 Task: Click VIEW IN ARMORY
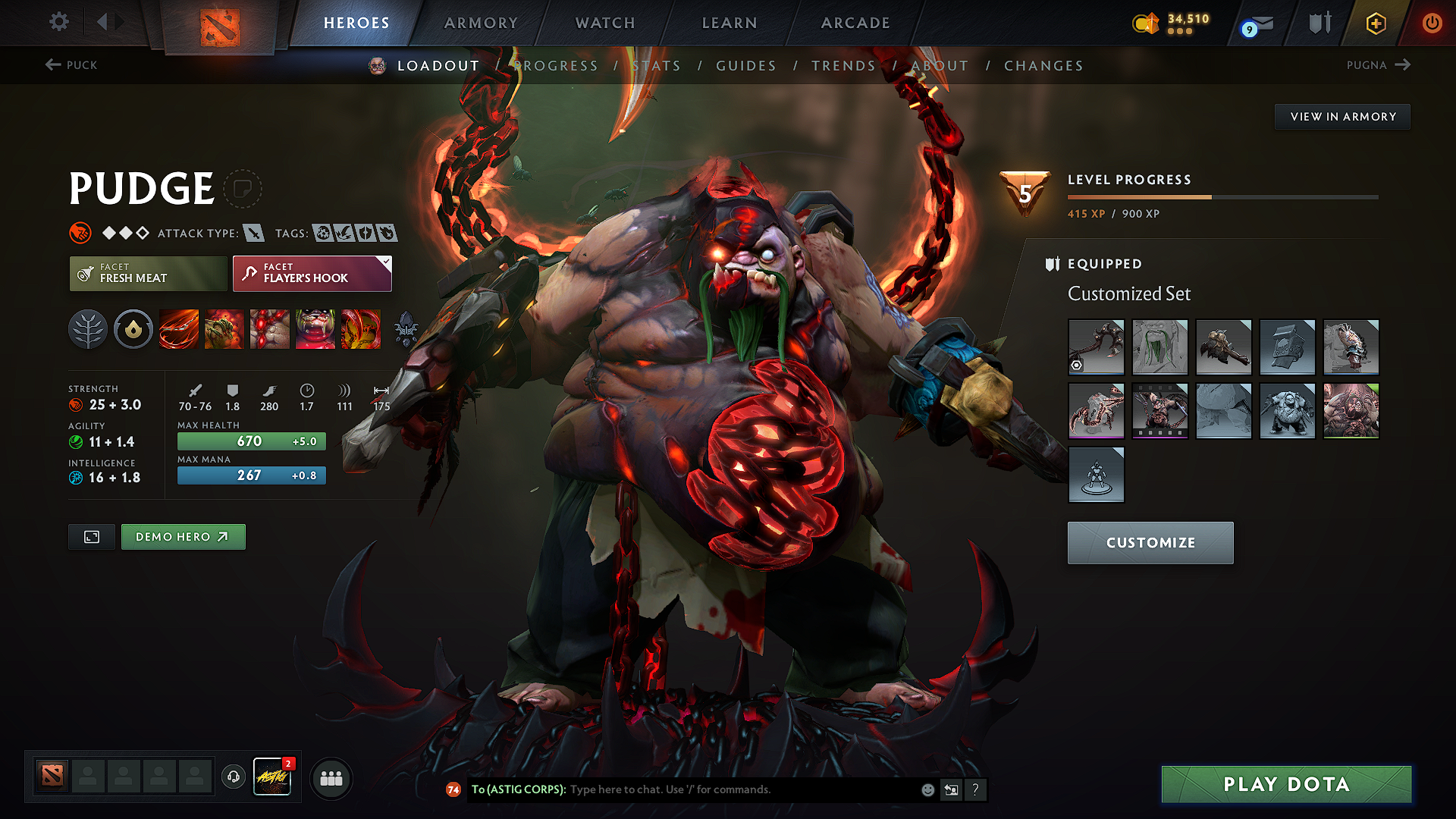(x=1342, y=116)
